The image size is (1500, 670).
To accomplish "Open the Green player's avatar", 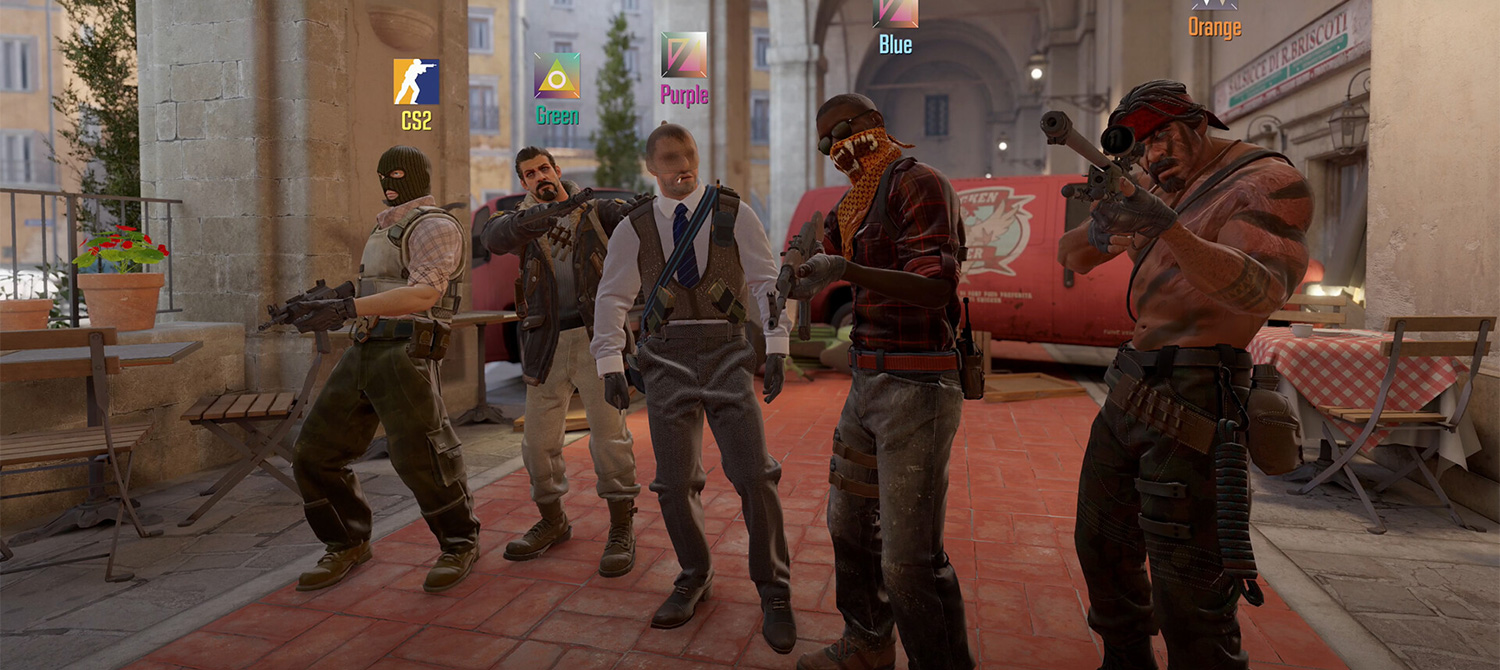I will tap(557, 76).
